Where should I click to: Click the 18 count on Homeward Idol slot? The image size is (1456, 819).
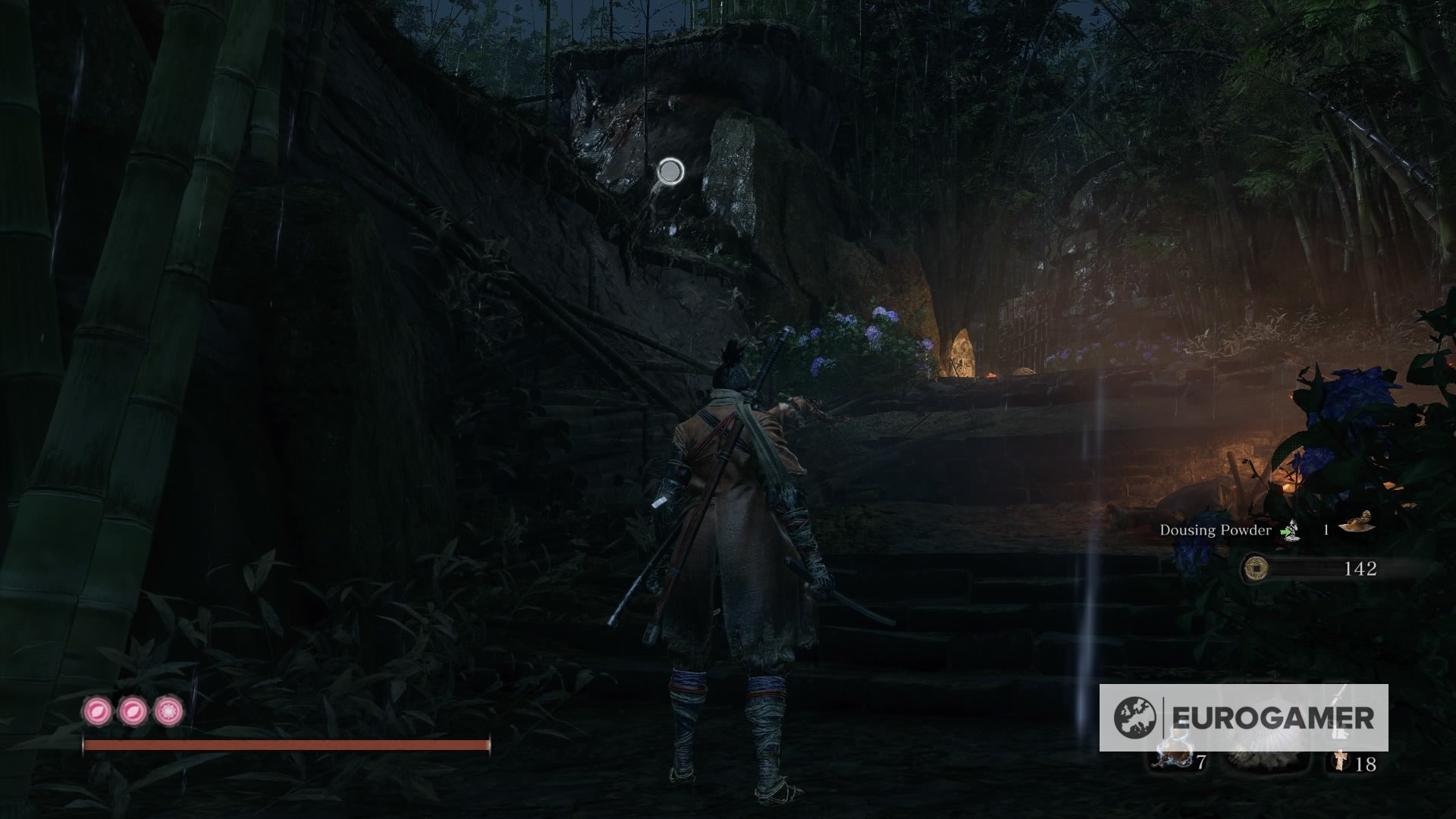coord(1365,764)
